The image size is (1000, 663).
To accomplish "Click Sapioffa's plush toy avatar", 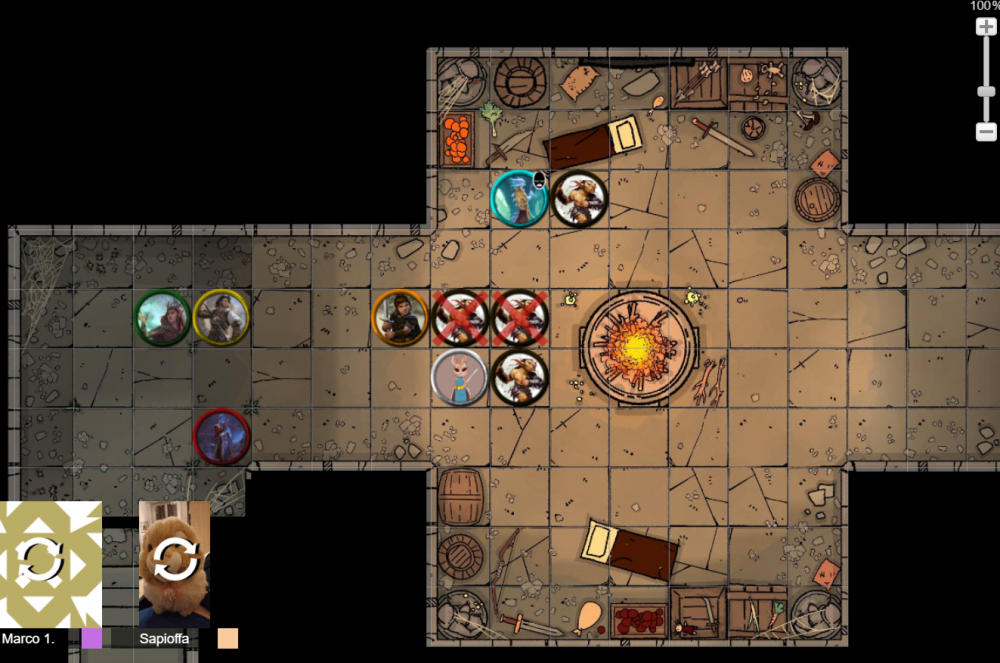I will [x=175, y=563].
